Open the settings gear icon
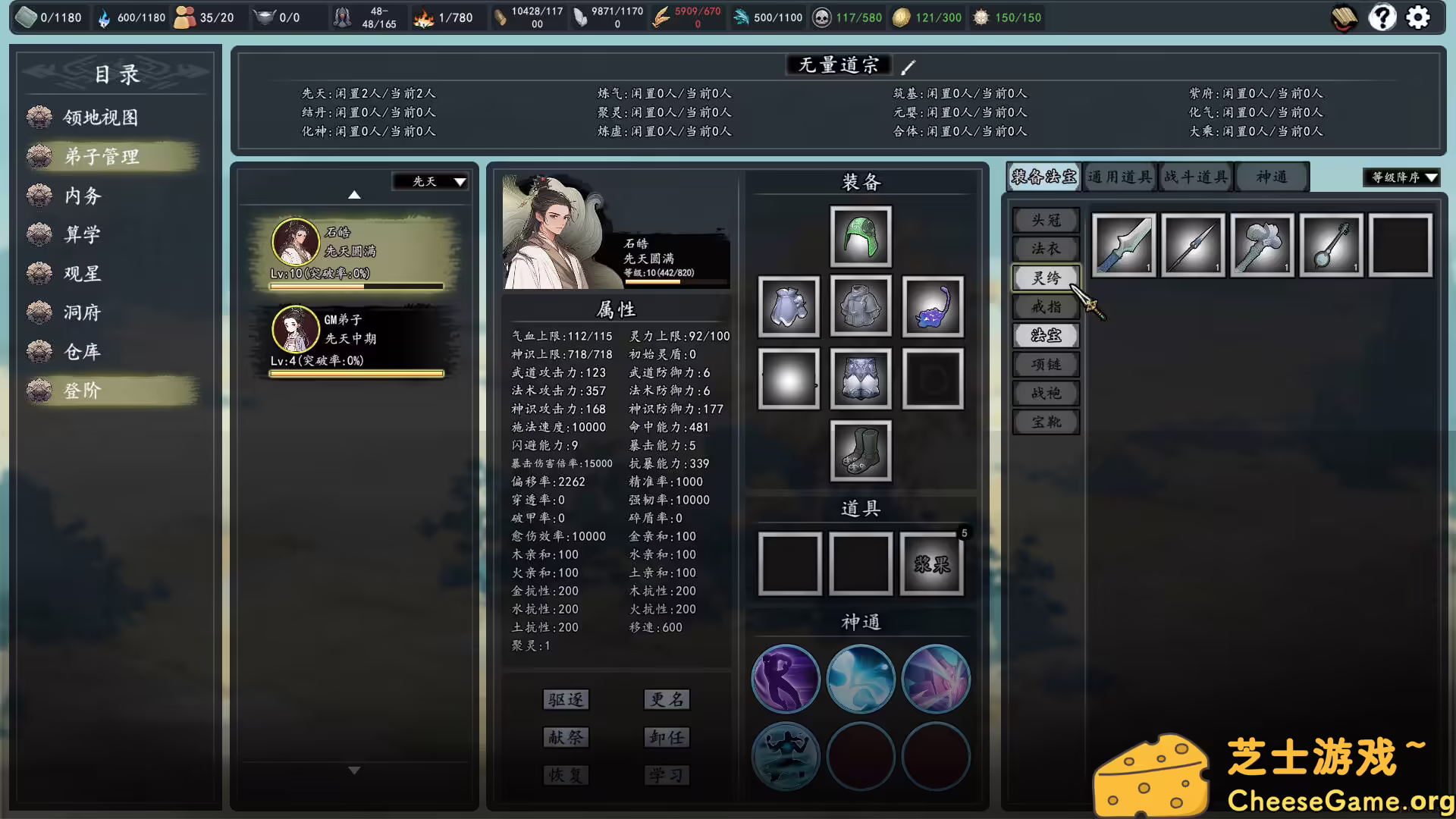 (1417, 17)
